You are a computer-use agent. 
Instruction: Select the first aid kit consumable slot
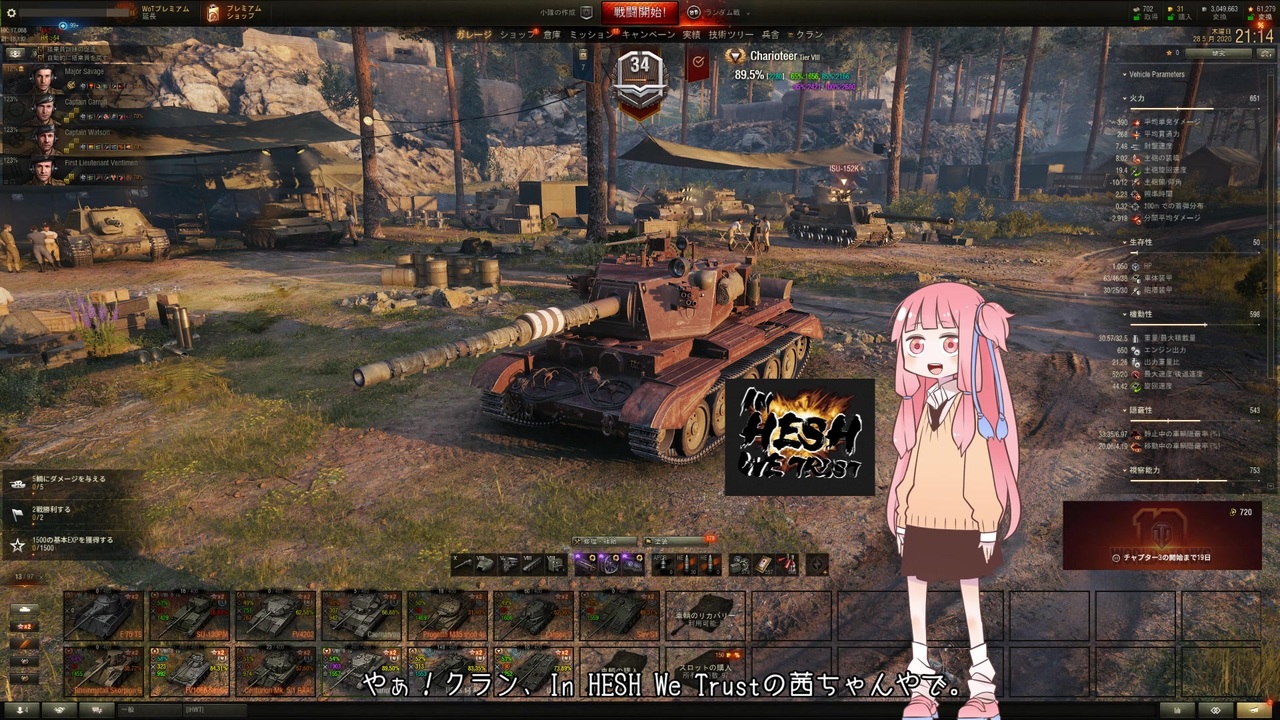[x=762, y=565]
